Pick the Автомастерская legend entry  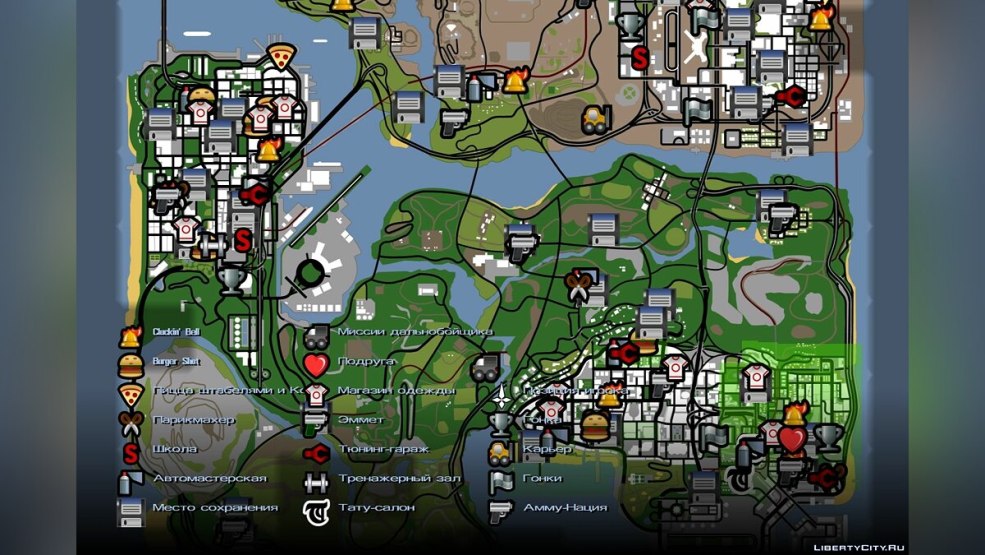(x=208, y=478)
